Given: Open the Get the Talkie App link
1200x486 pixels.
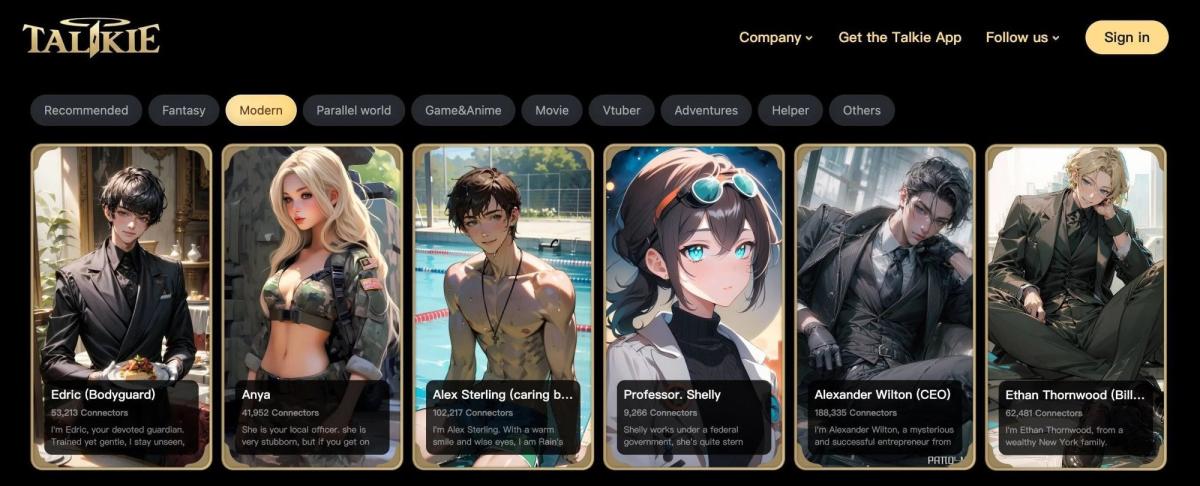Looking at the screenshot, I should [x=899, y=37].
